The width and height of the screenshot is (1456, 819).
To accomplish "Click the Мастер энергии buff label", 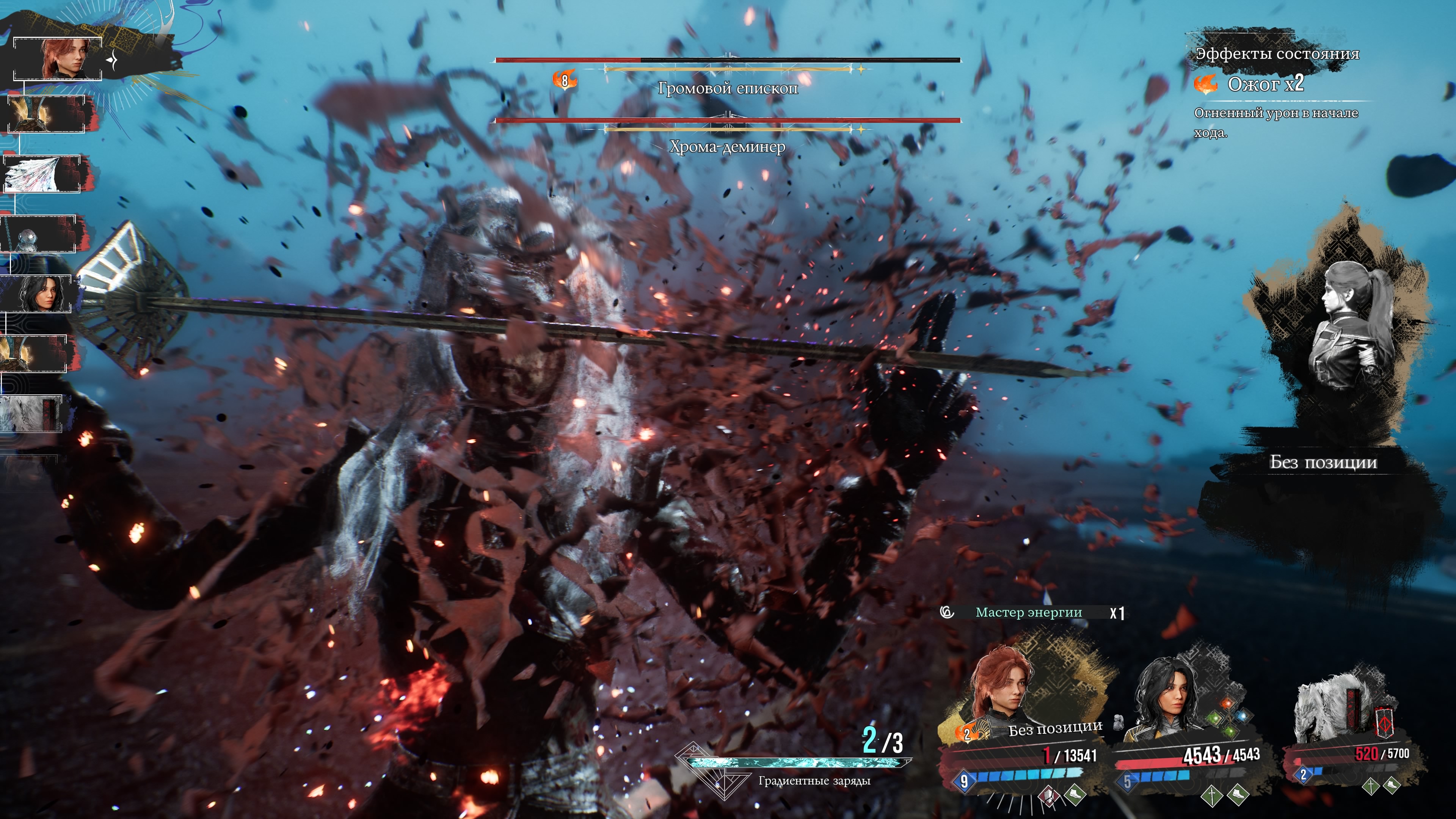I will coord(1029,613).
